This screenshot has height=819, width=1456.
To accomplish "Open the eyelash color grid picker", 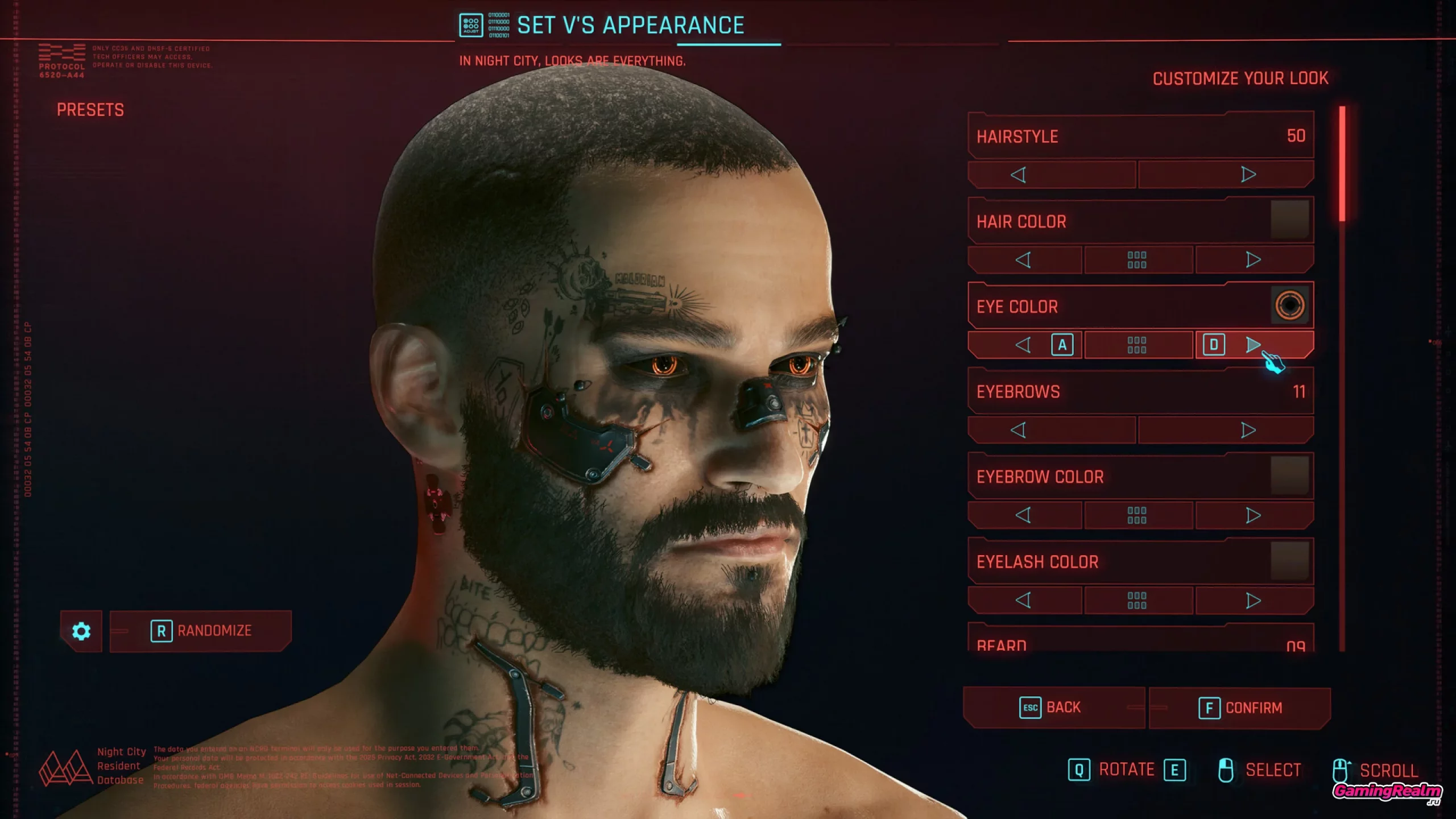I will coord(1137,600).
